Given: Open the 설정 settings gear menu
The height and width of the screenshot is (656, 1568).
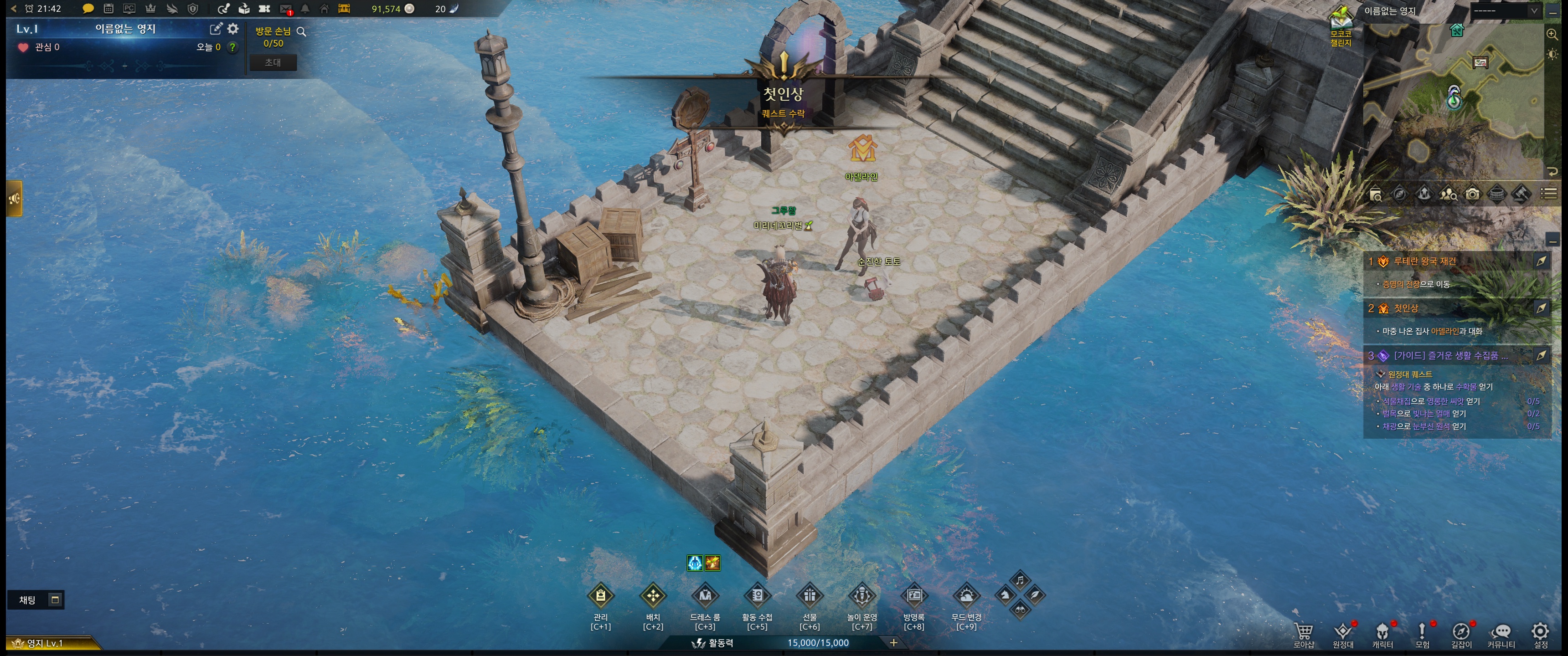Looking at the screenshot, I should [1540, 632].
